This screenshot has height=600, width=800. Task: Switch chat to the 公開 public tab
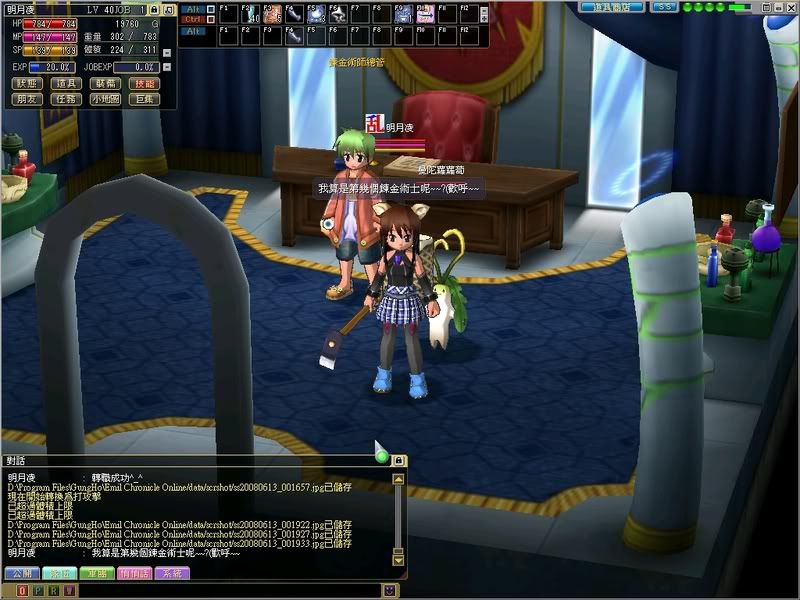pyautogui.click(x=20, y=573)
